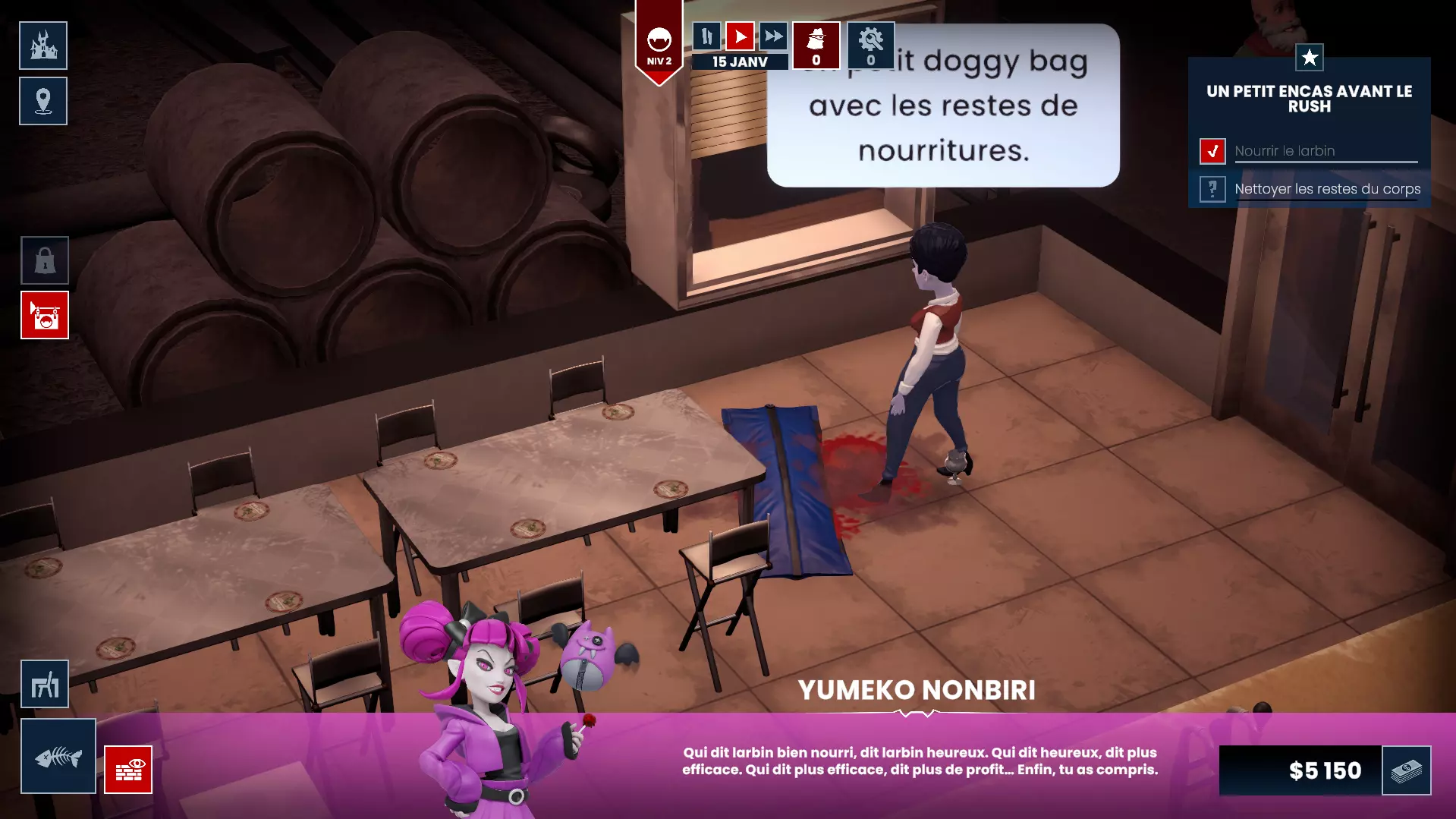This screenshot has width=1456, height=819.
Task: Open the gear-wrench maintenance counter
Action: 870,45
